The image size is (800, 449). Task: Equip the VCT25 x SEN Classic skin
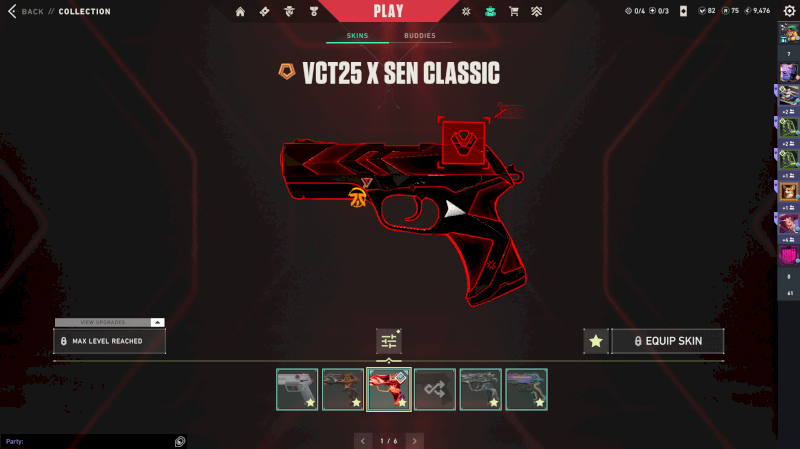pos(667,341)
